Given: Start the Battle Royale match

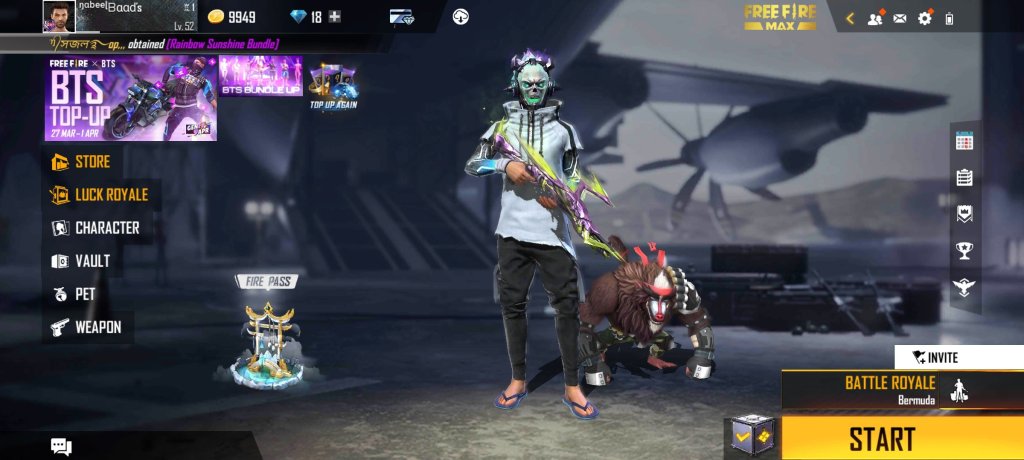Looking at the screenshot, I should pyautogui.click(x=882, y=438).
